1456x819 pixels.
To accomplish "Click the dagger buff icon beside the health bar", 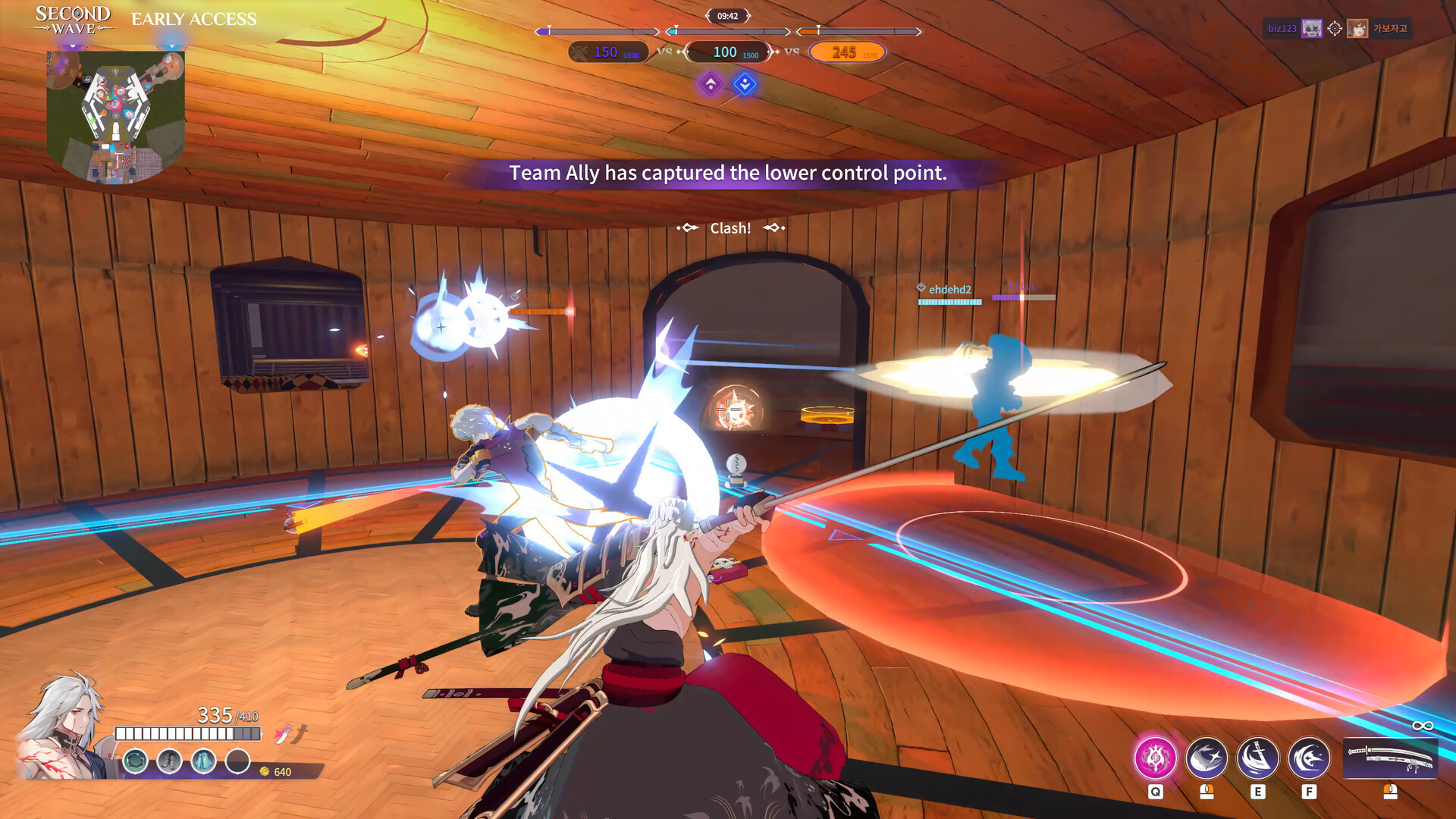I will click(x=282, y=734).
